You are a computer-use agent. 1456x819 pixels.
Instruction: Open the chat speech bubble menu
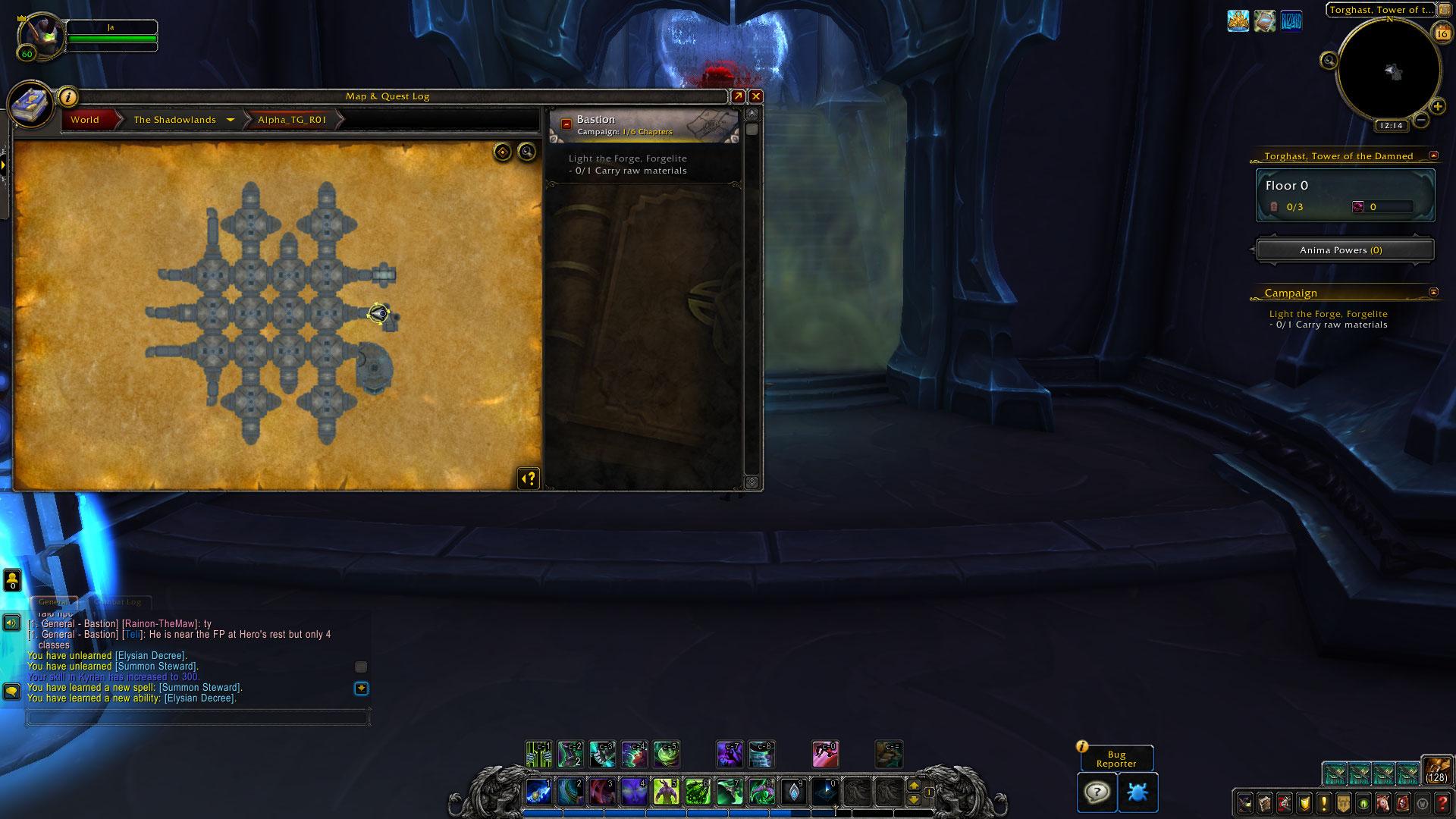pyautogui.click(x=11, y=692)
